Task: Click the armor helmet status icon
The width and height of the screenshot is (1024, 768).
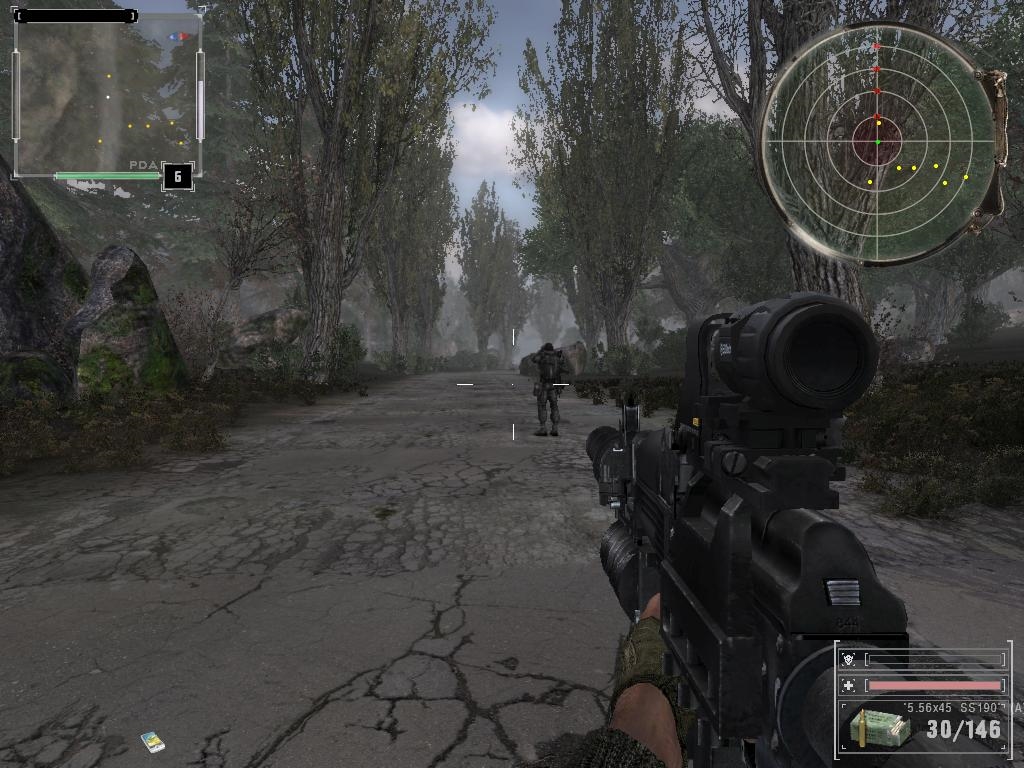Action: coord(849,660)
